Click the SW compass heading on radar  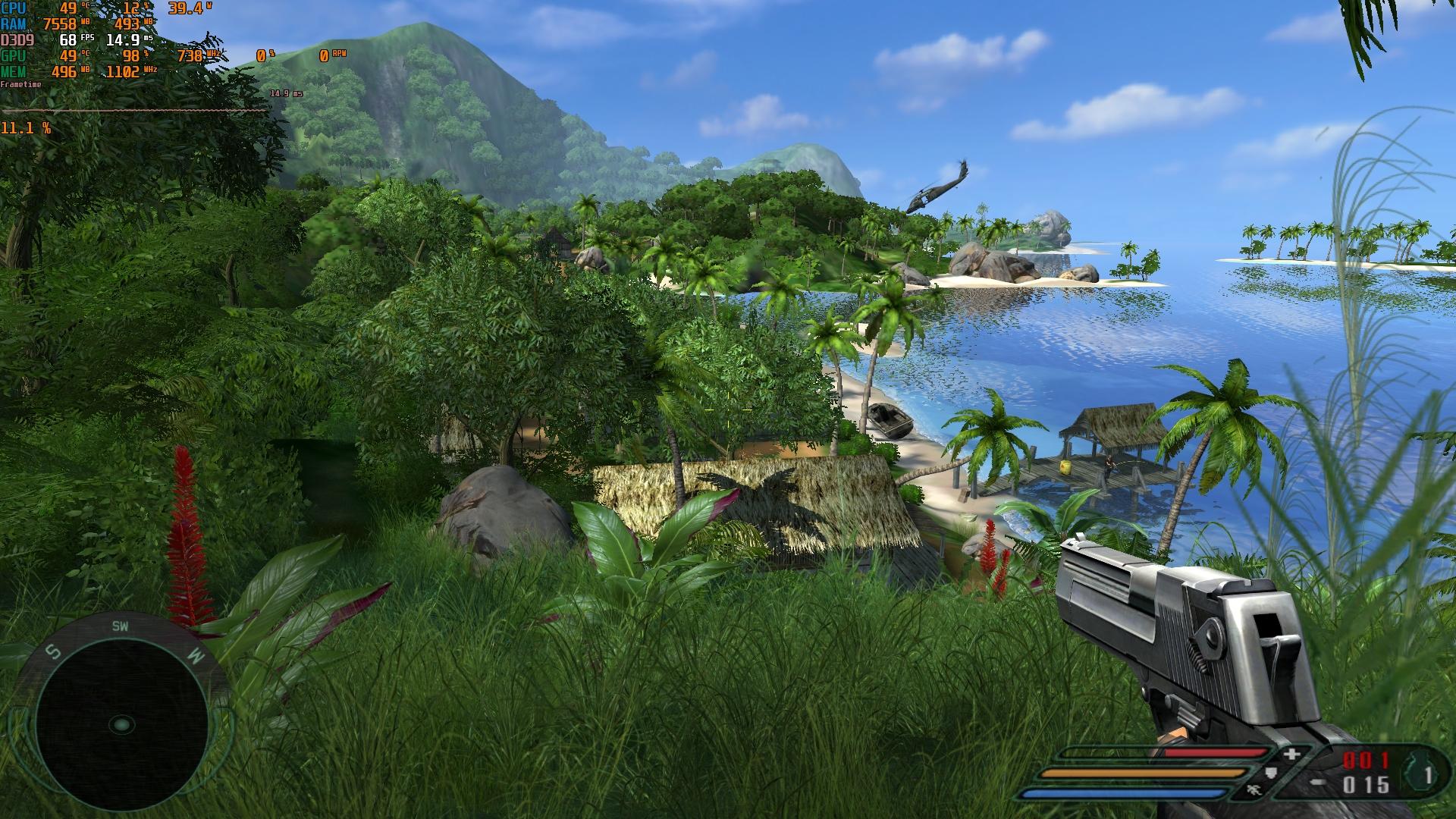[120, 626]
